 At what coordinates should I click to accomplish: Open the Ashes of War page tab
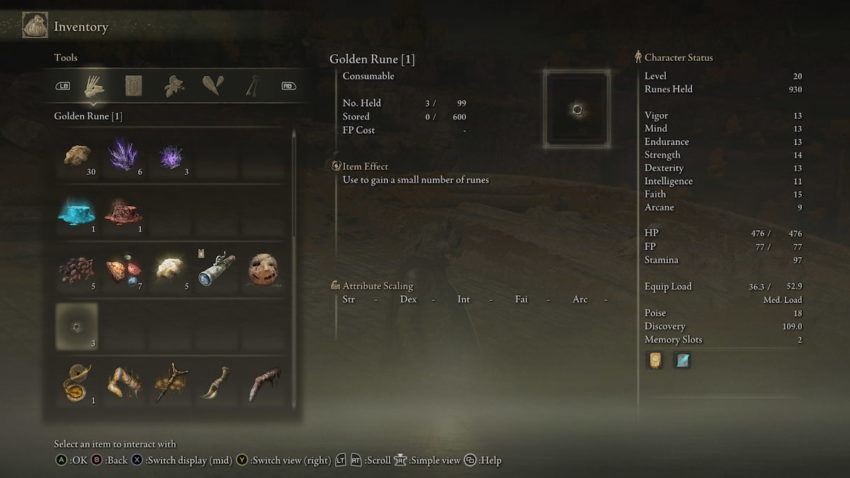133,86
